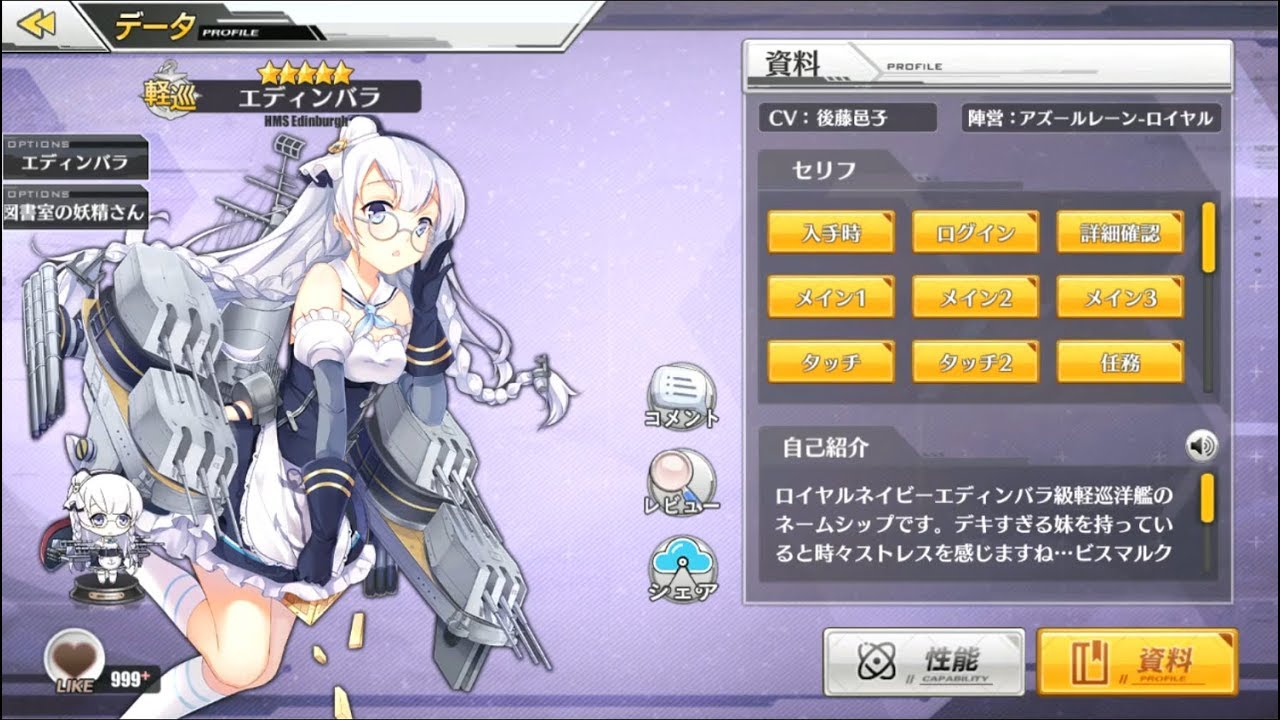Play the 詳細確認 voice line
The image size is (1280, 720).
click(1120, 233)
